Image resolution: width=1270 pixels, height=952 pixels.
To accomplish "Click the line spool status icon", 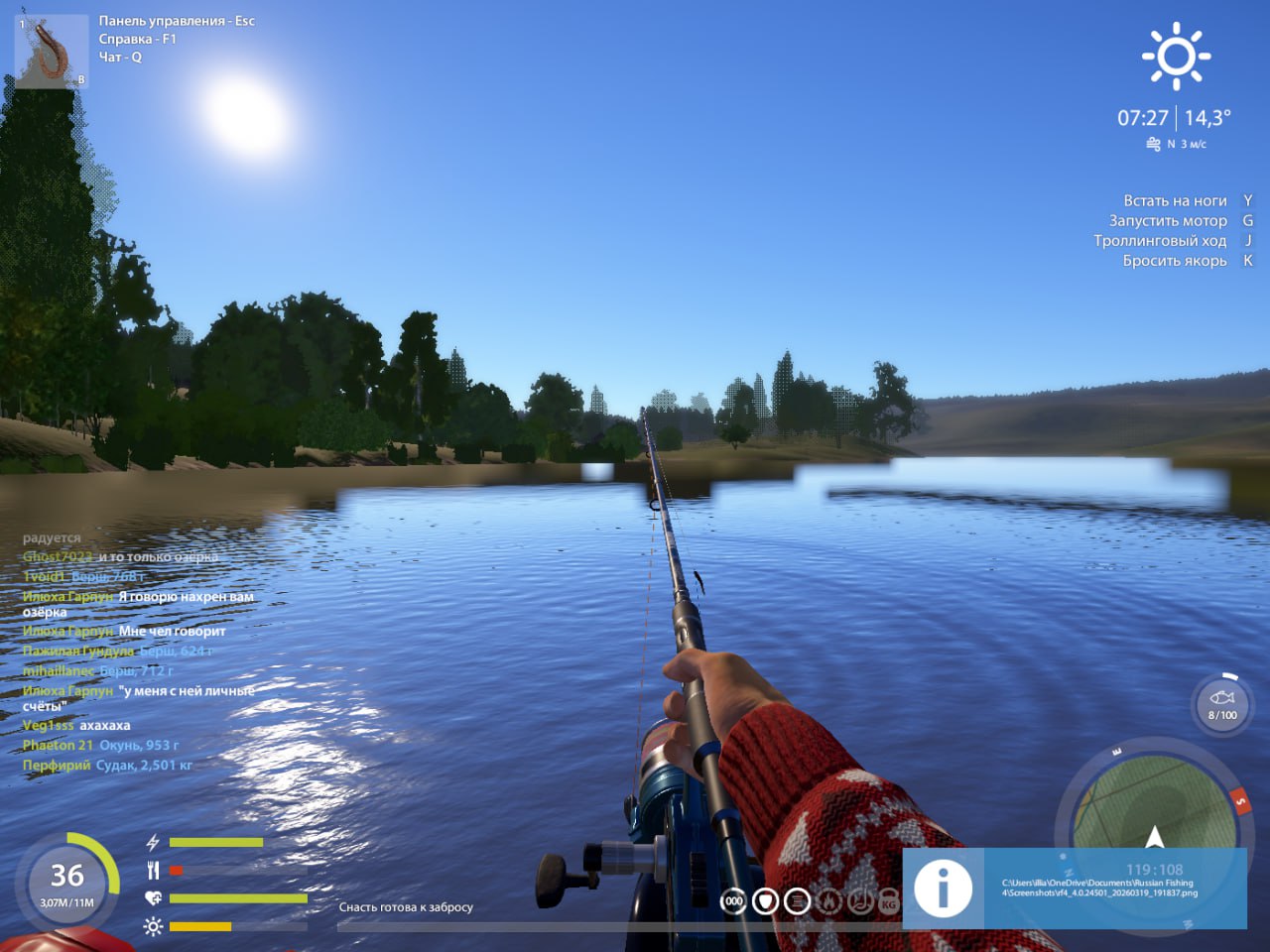I will pyautogui.click(x=797, y=901).
